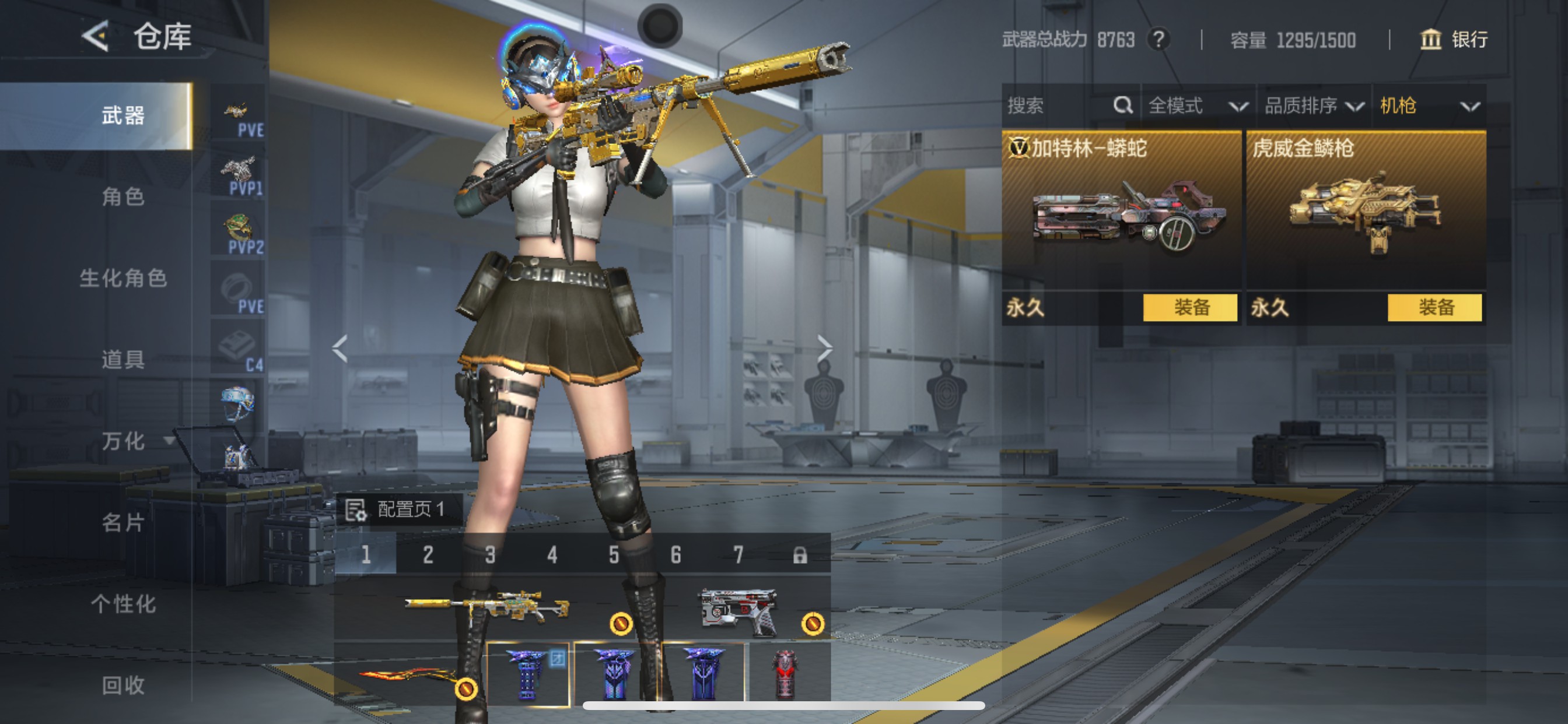Open the 角色 category

(123, 196)
